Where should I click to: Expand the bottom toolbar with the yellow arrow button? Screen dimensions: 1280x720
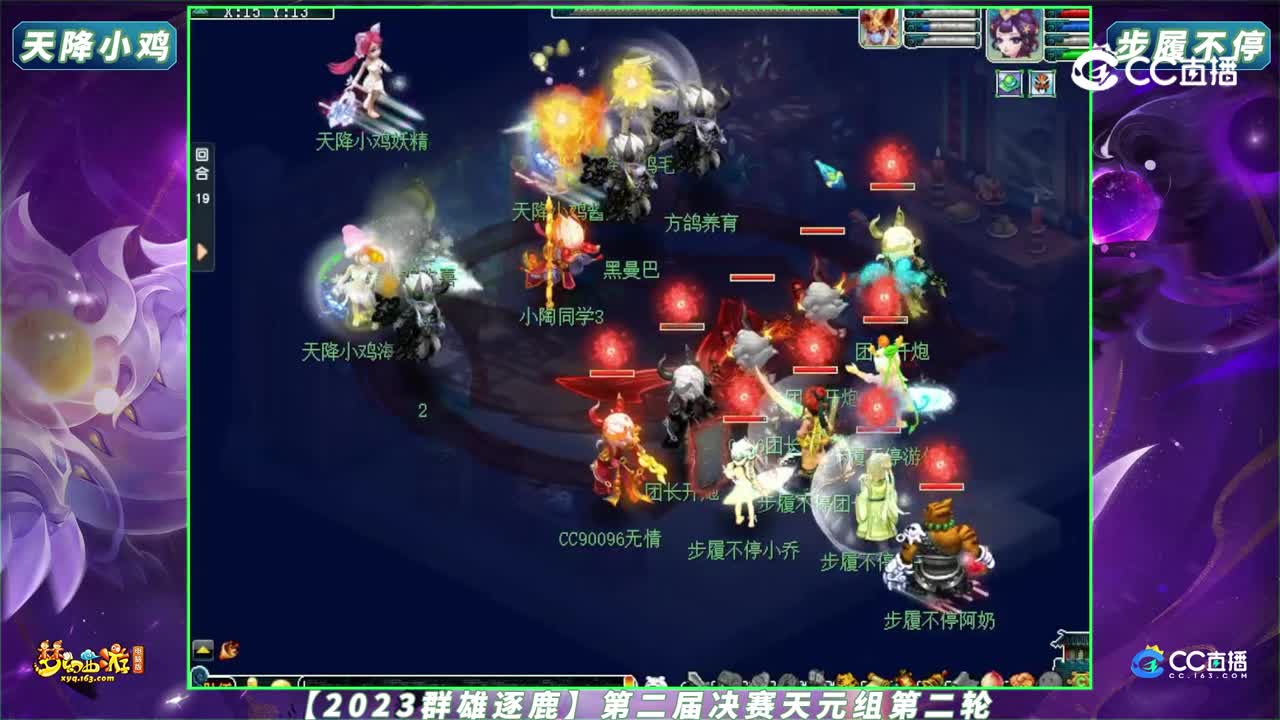[x=203, y=650]
